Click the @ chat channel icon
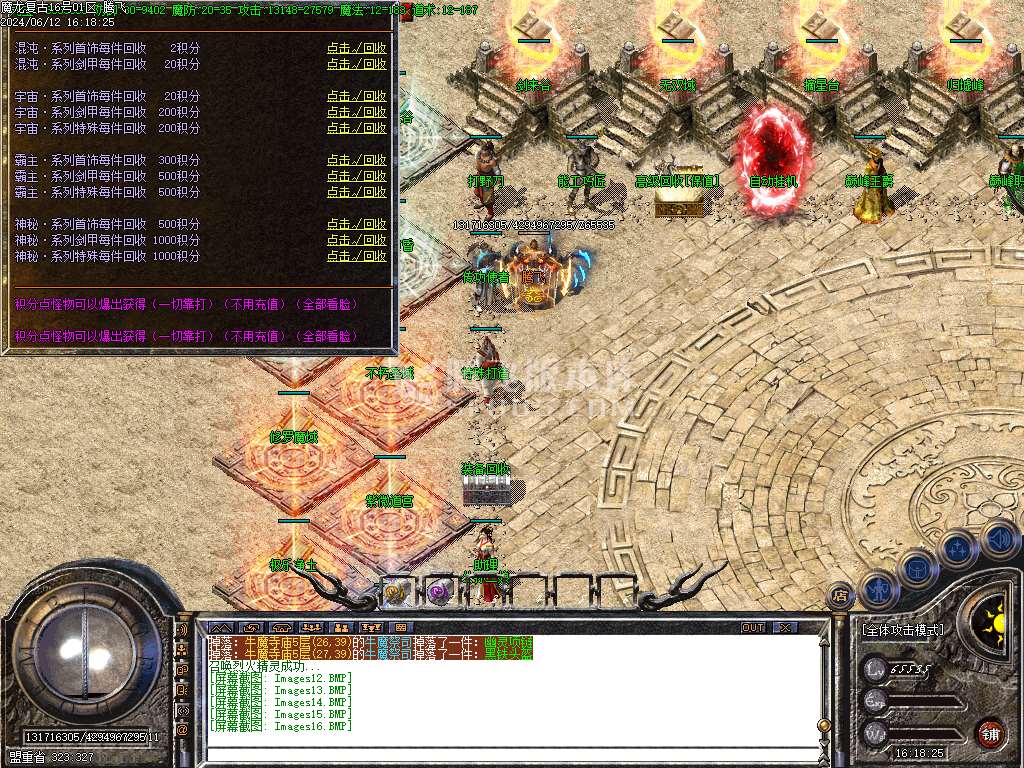Image resolution: width=1024 pixels, height=768 pixels. coord(182,730)
